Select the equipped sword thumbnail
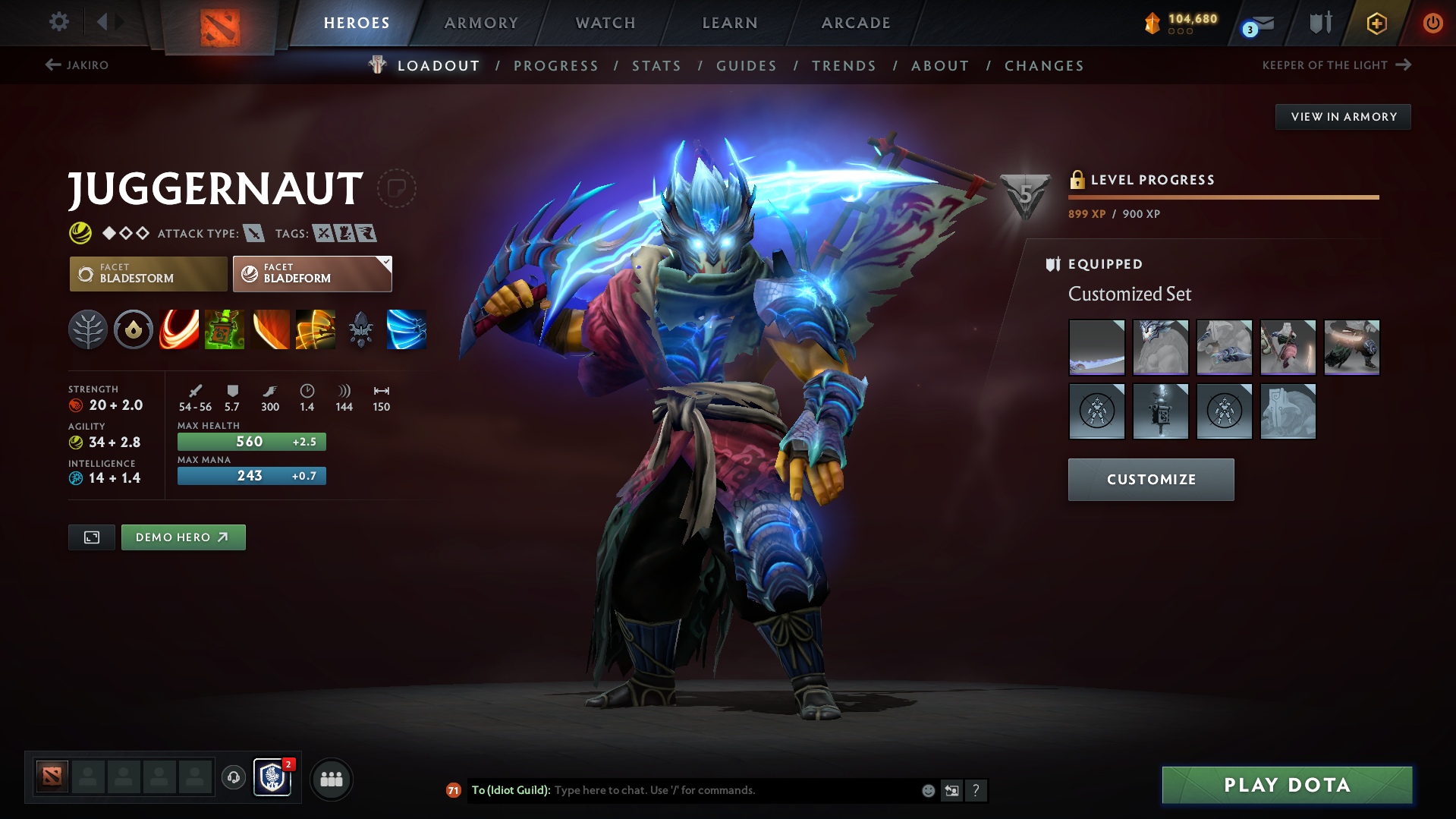The image size is (1456, 819). click(x=1096, y=347)
